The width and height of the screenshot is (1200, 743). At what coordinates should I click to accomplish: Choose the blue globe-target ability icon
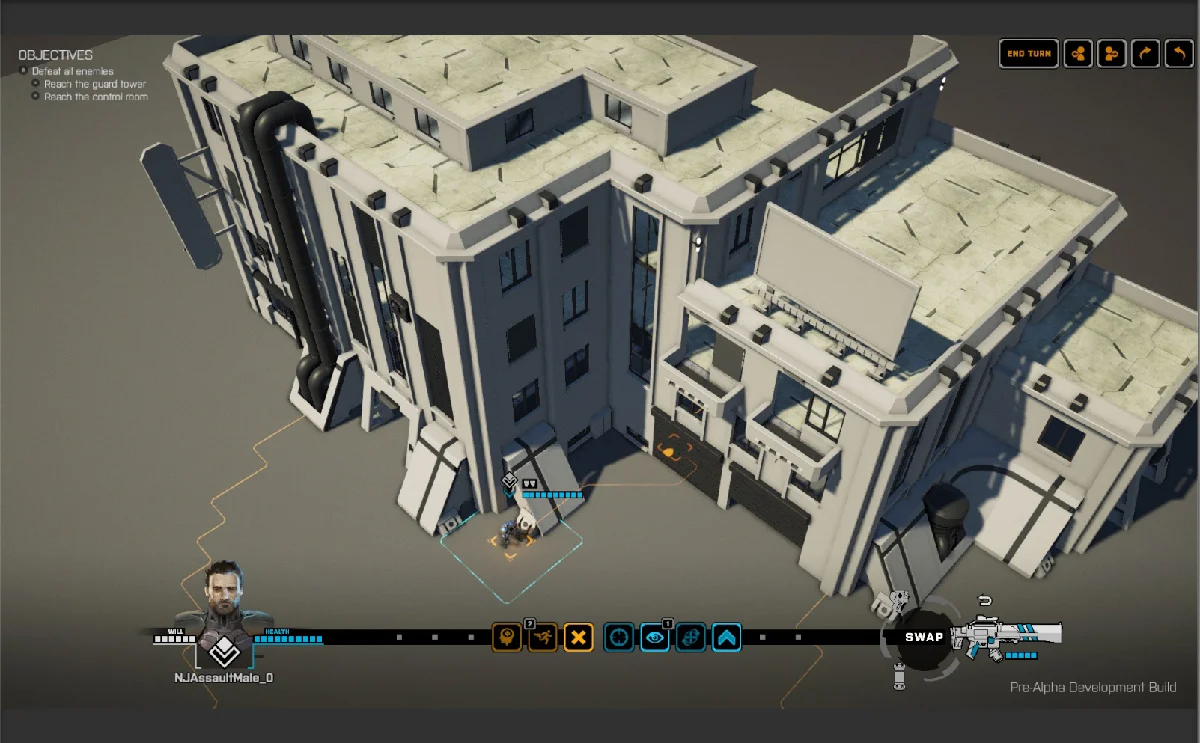pyautogui.click(x=691, y=637)
